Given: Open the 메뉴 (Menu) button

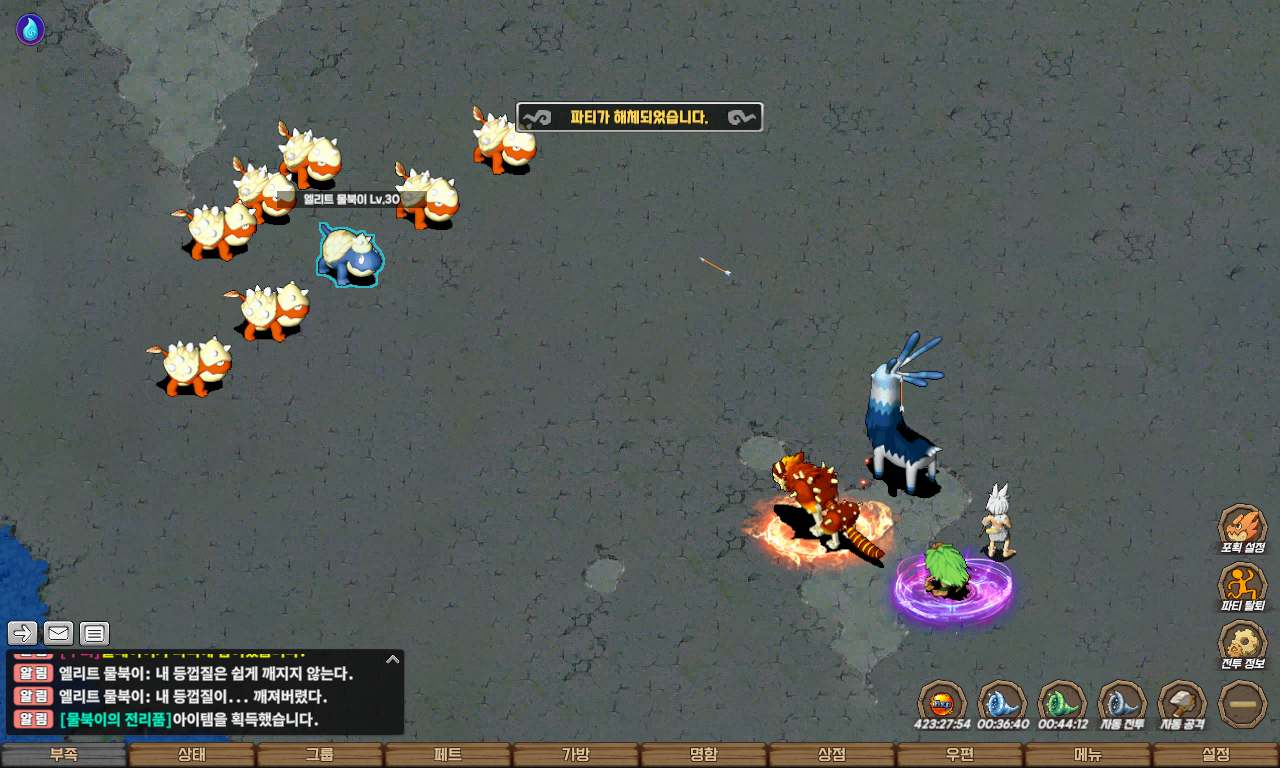Looking at the screenshot, I should [x=1087, y=755].
